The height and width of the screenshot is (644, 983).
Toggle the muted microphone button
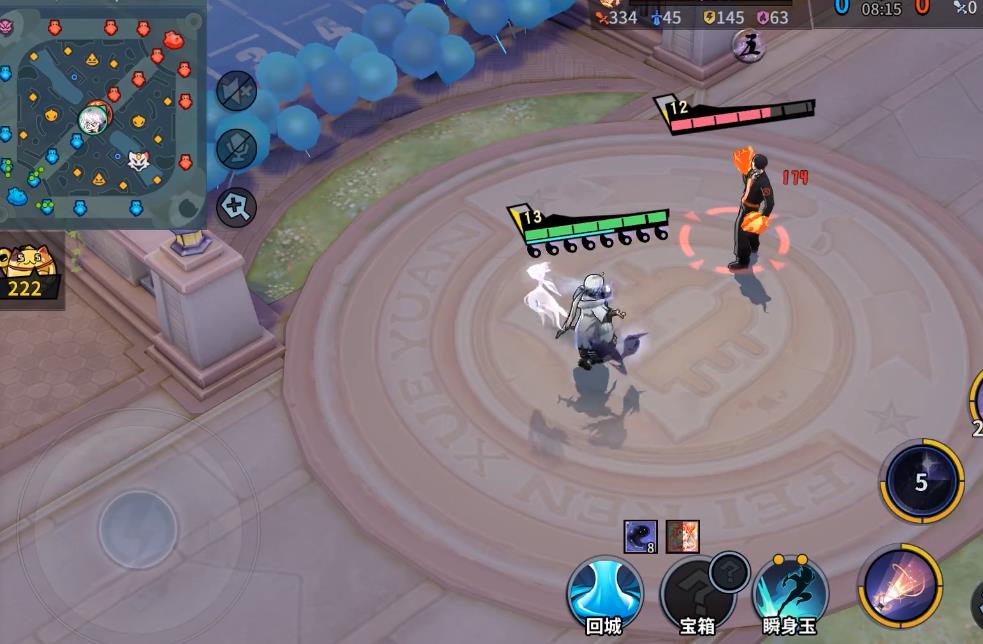point(237,149)
